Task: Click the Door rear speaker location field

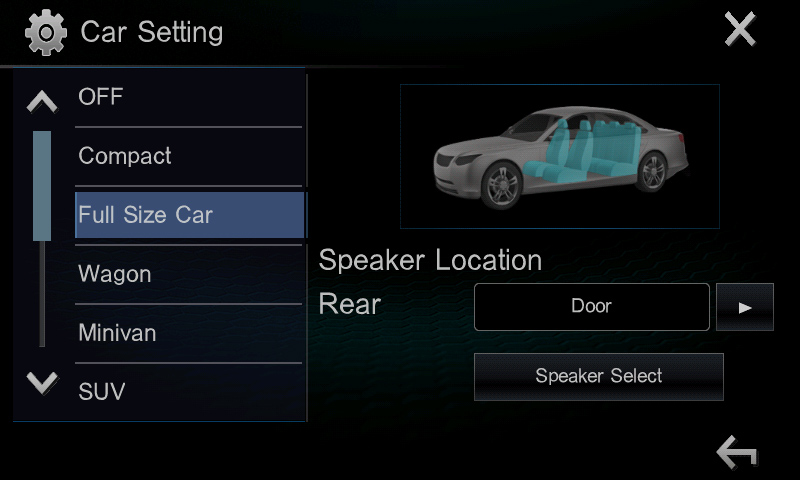Action: (x=591, y=307)
